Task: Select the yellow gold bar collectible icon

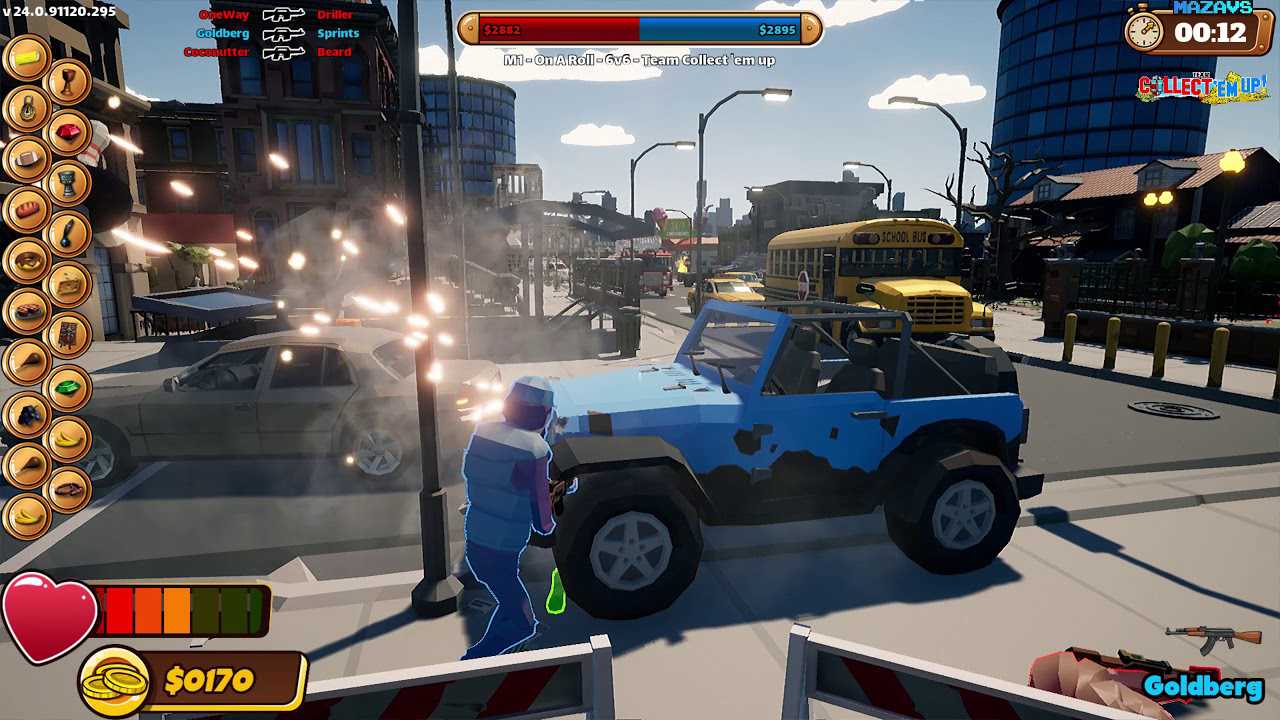Action: (27, 57)
